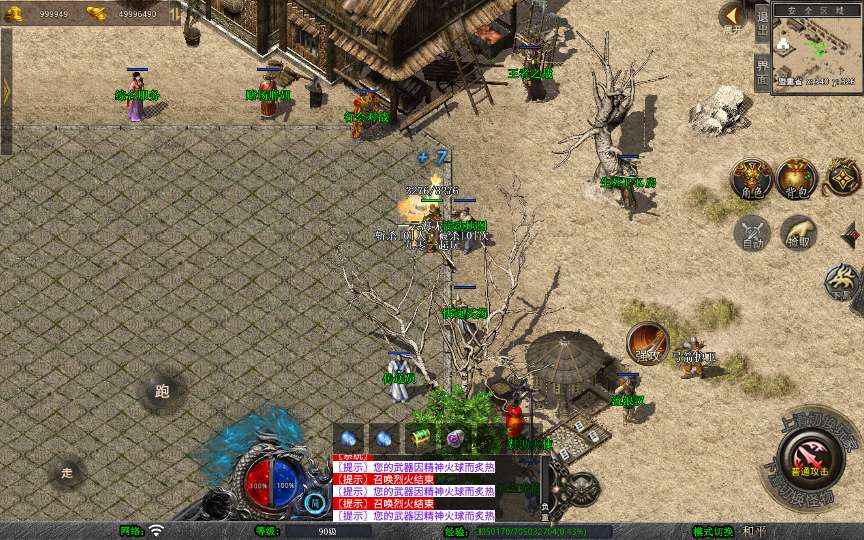This screenshot has height=540, width=864.
Task: Toggle 自动 auto-combat
Action: (751, 233)
